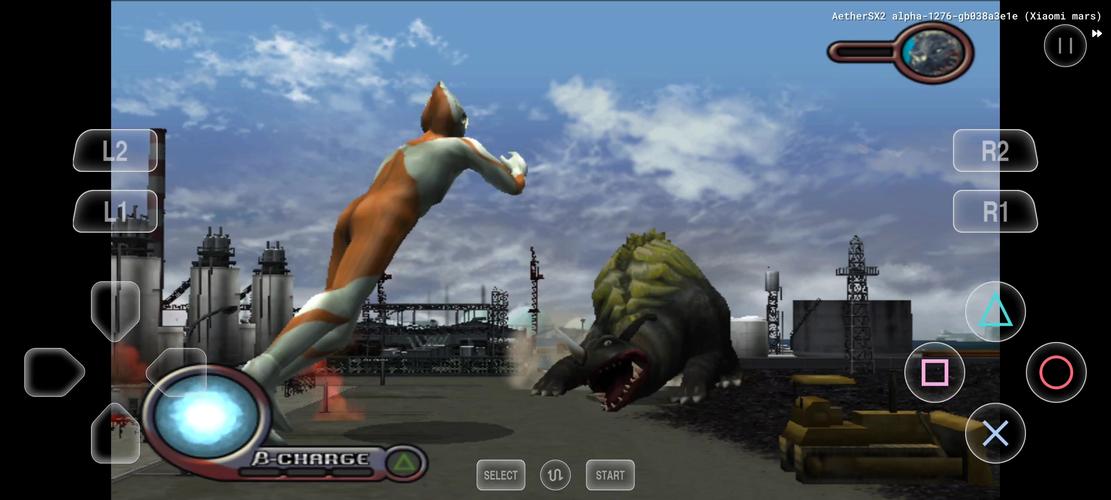This screenshot has height=500, width=1111.
Task: Tap the red circle touch button
Action: pyautogui.click(x=1056, y=373)
